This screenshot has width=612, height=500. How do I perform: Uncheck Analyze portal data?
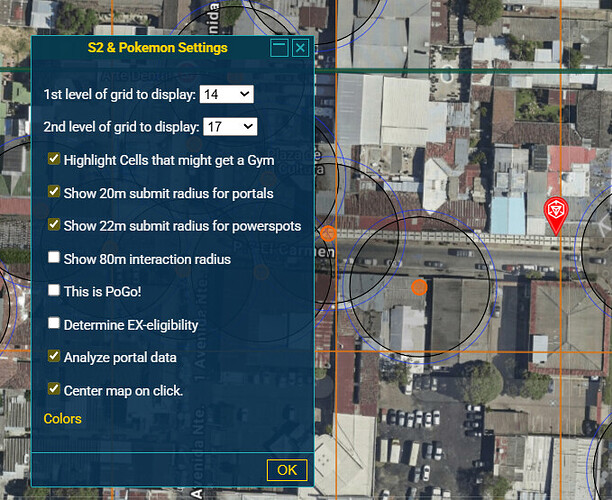(x=54, y=356)
